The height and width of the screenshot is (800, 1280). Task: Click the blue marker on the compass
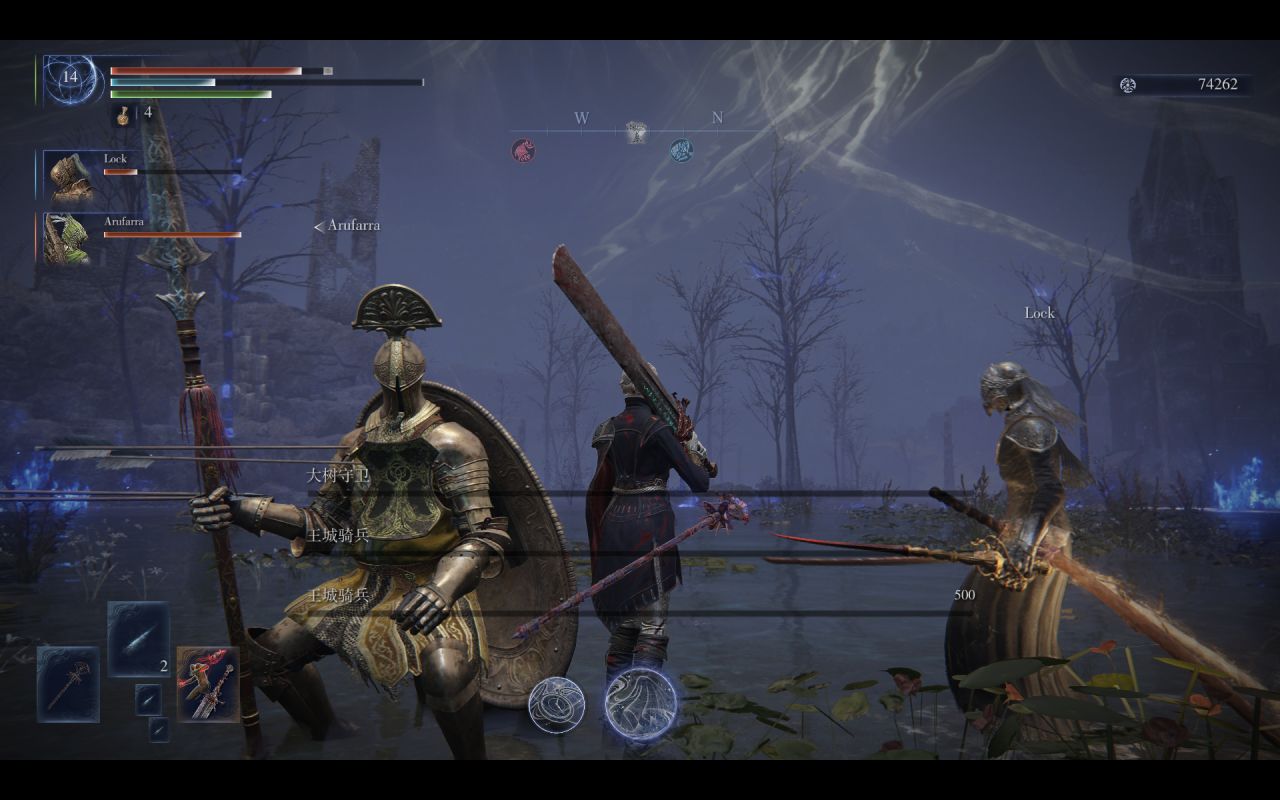(x=681, y=150)
